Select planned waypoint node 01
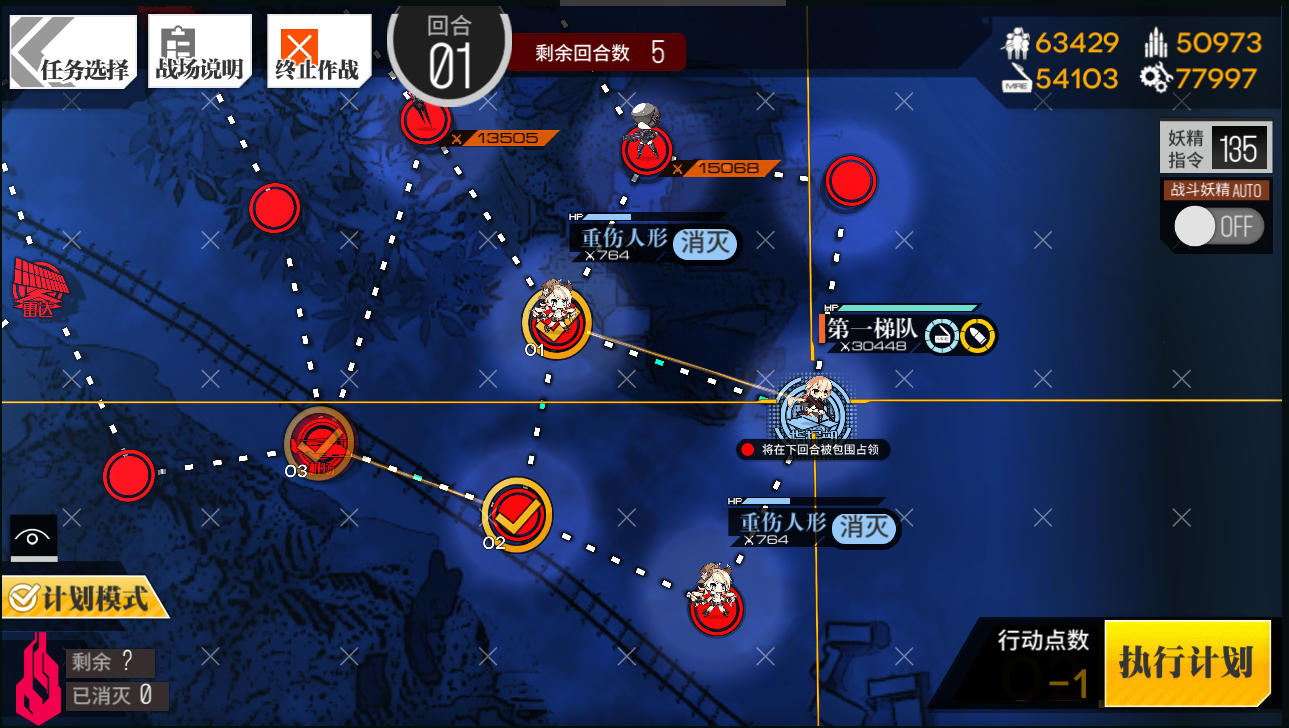1289x728 pixels. pos(556,321)
